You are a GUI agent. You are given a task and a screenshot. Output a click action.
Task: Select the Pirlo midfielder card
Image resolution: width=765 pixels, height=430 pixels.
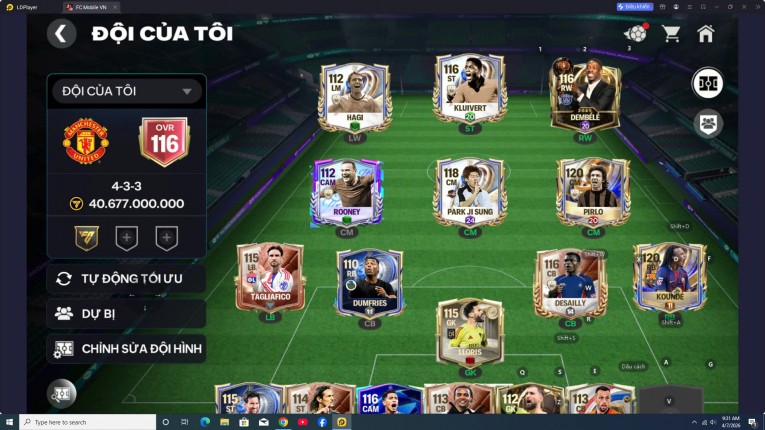[x=593, y=190]
